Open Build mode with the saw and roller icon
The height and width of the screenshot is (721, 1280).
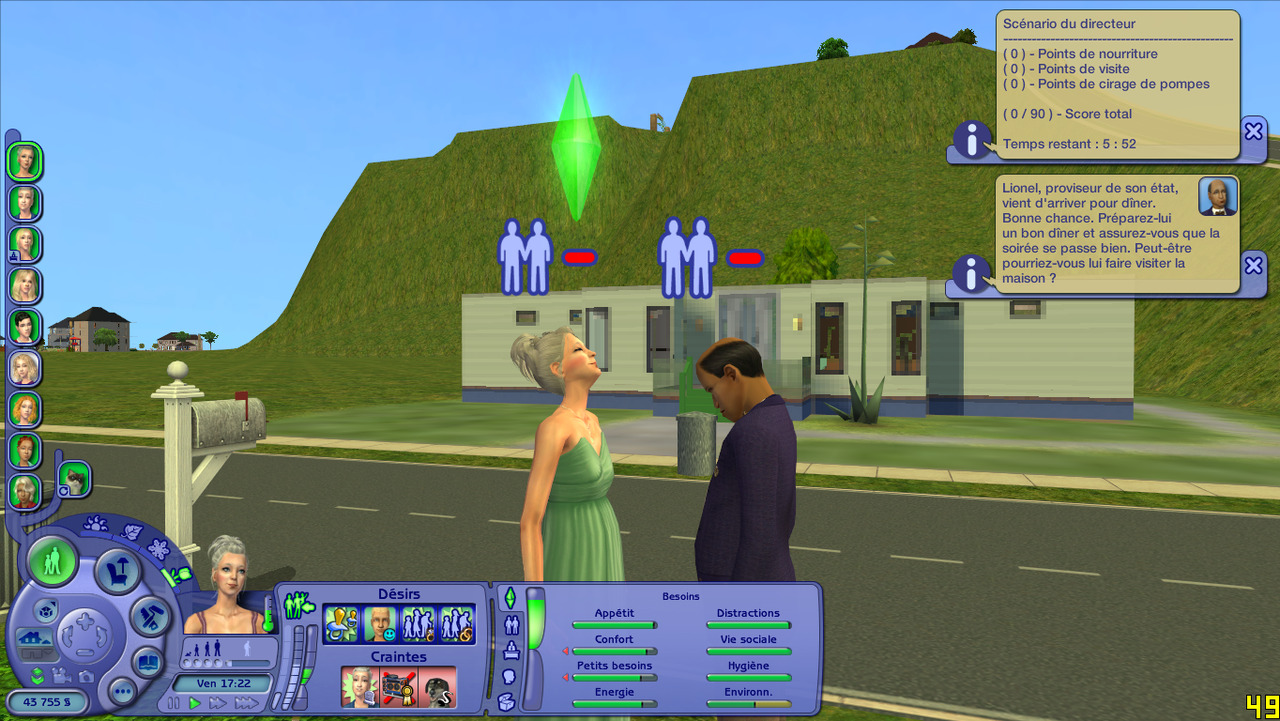(152, 617)
